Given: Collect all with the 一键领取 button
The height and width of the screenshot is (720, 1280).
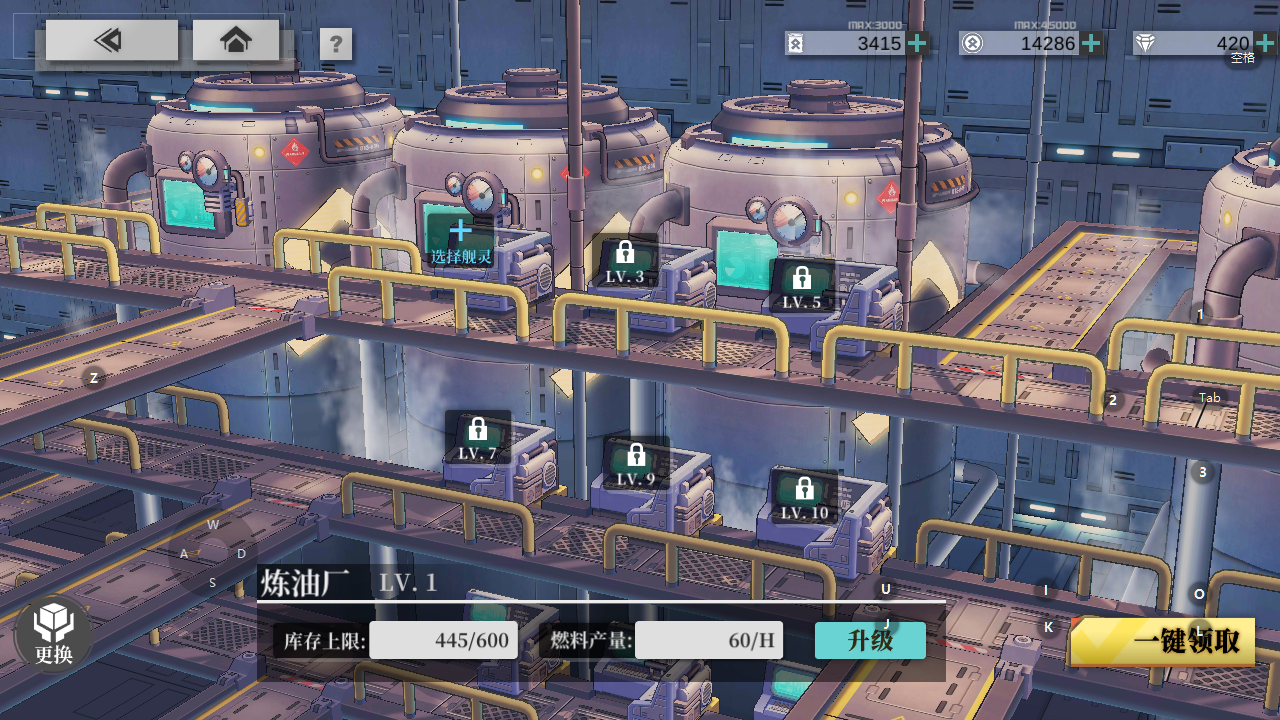Looking at the screenshot, I should point(1163,642).
